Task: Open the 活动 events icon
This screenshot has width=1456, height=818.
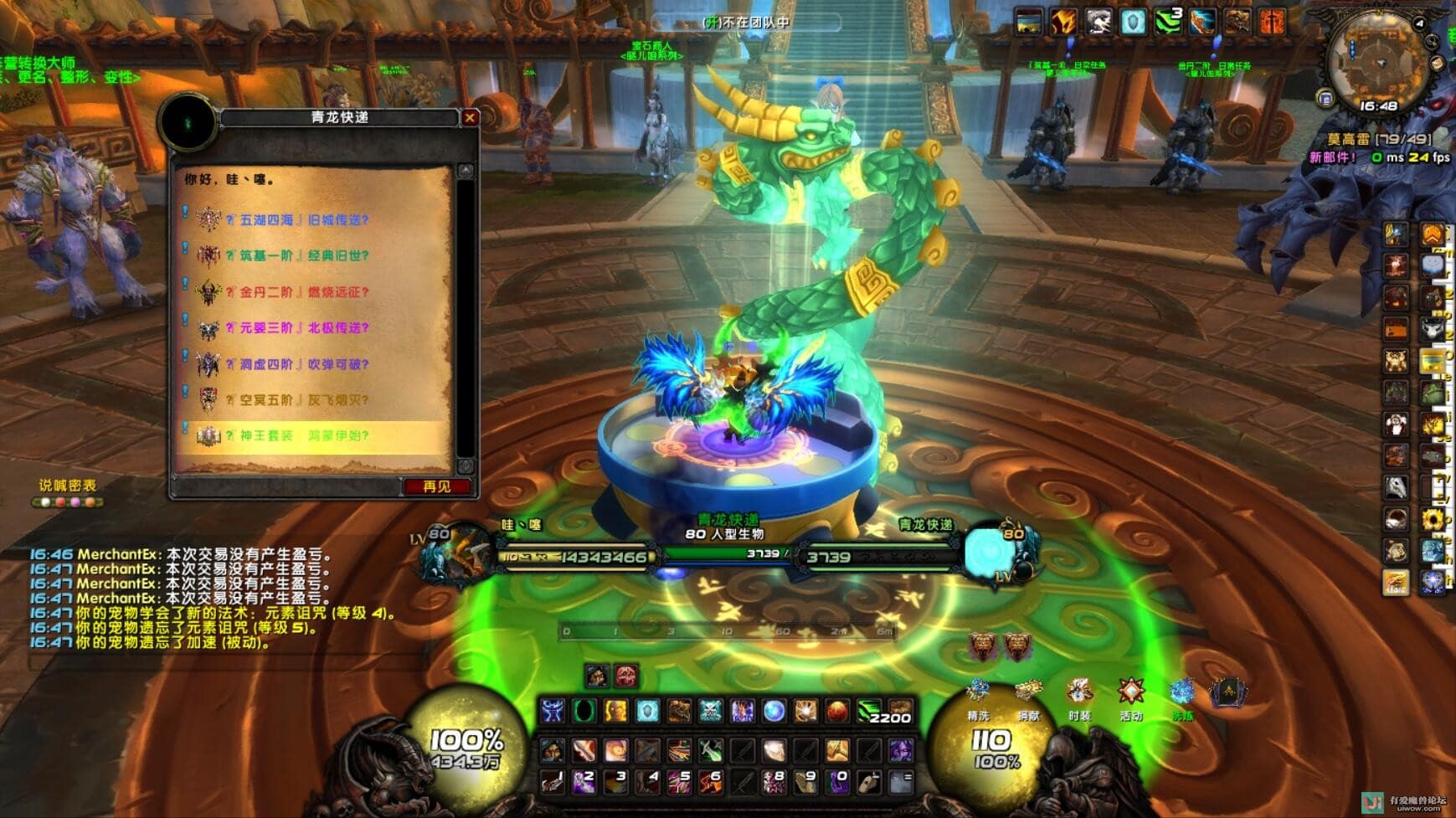Action: click(x=1131, y=693)
